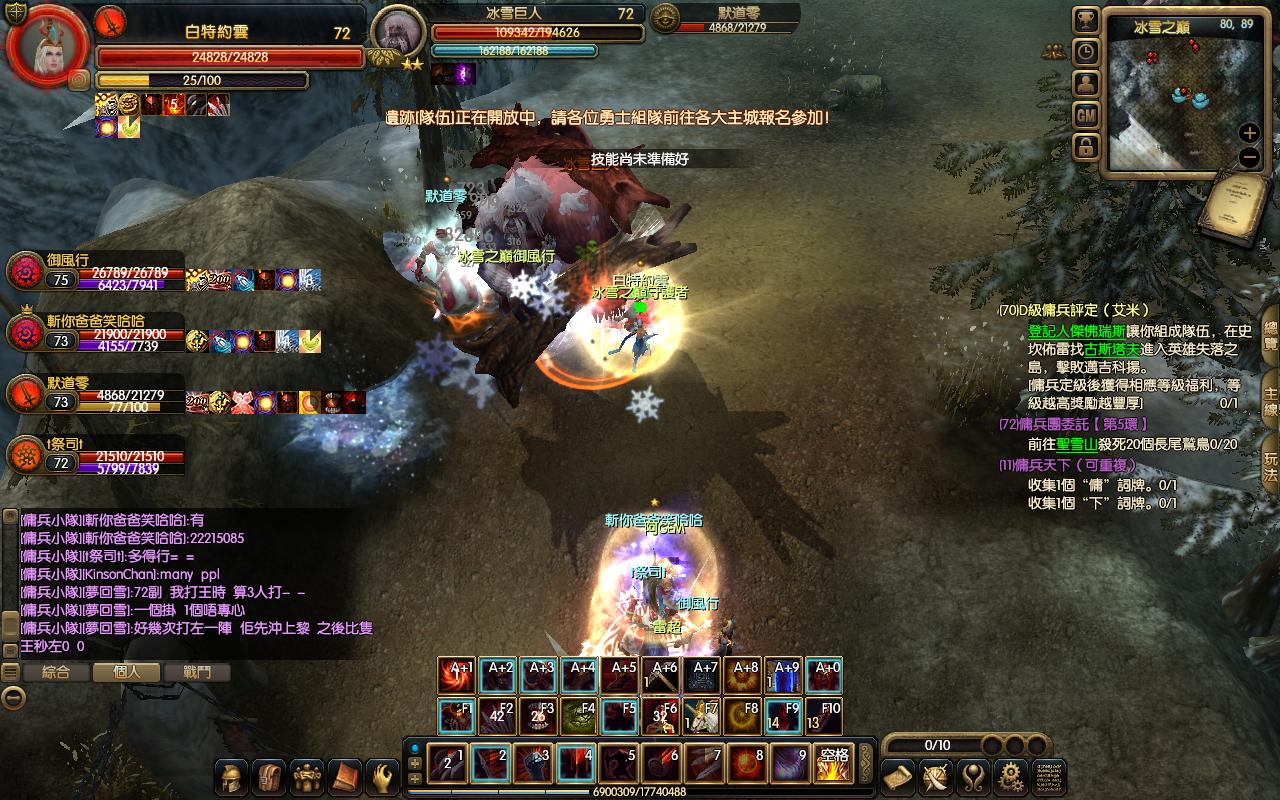Activate the 空格 flame skill slot

click(833, 765)
